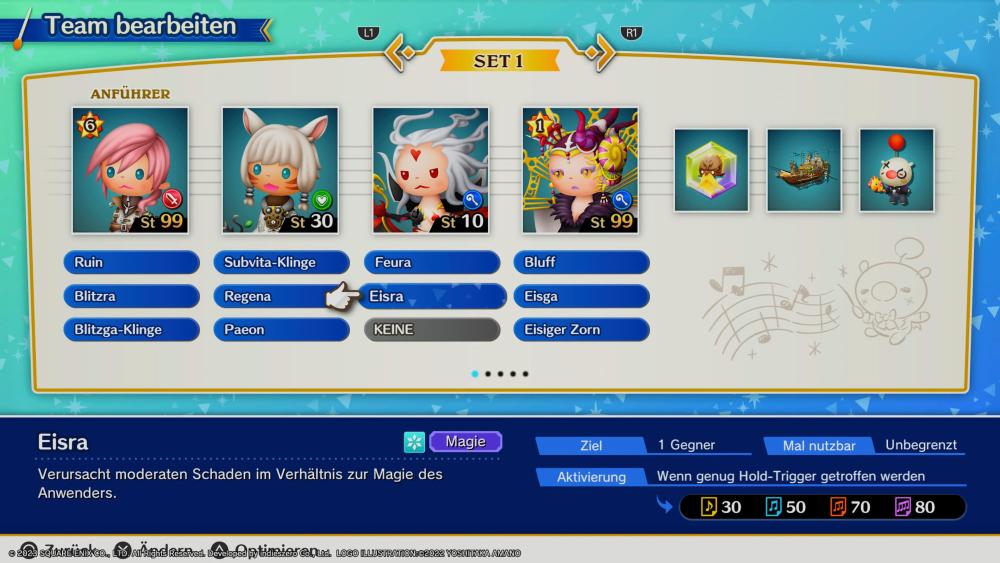This screenshot has width=1000, height=563.
Task: Select the Eisga ability slot
Action: pyautogui.click(x=583, y=296)
